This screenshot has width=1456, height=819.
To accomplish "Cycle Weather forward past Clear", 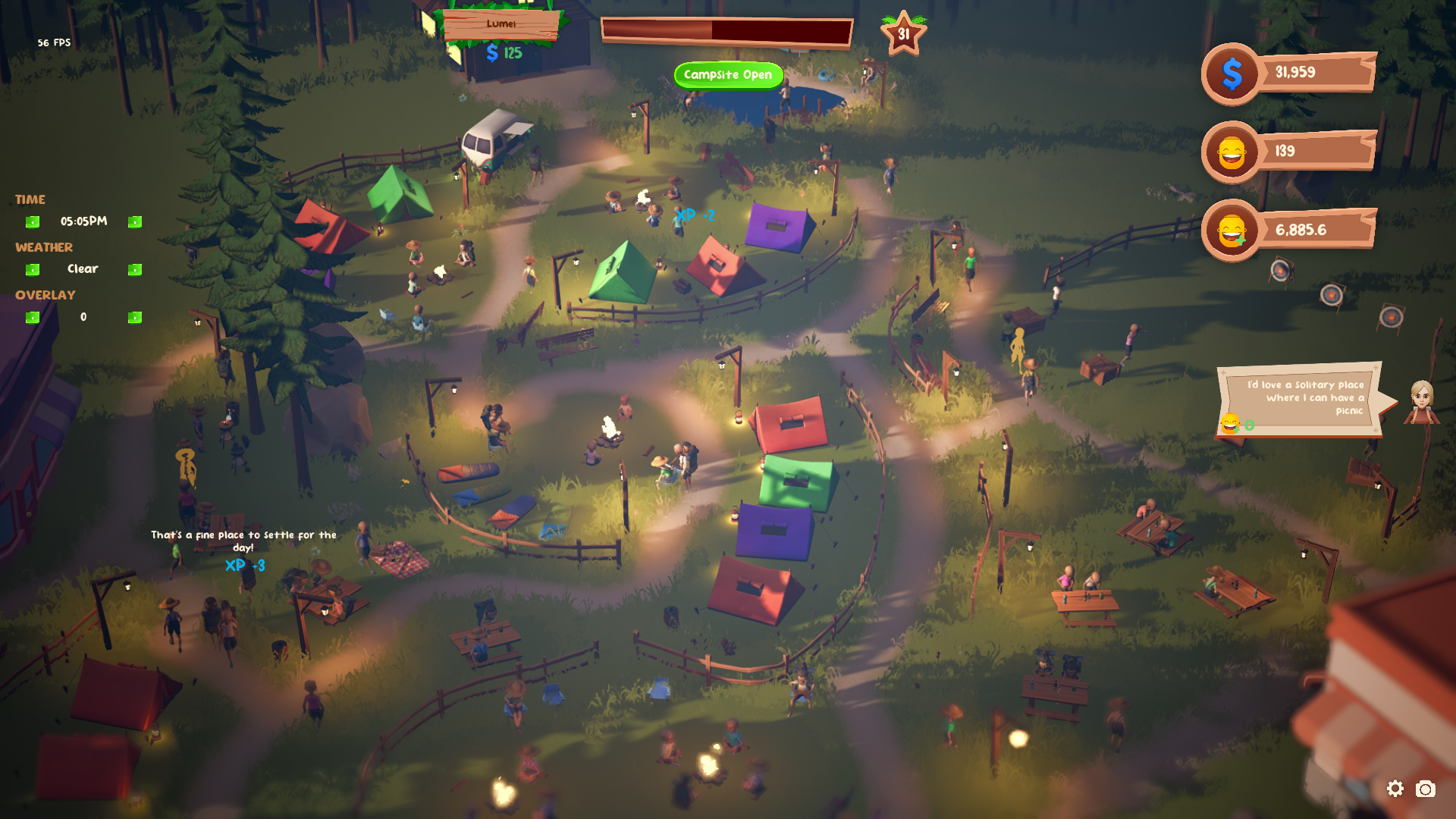I will (135, 269).
